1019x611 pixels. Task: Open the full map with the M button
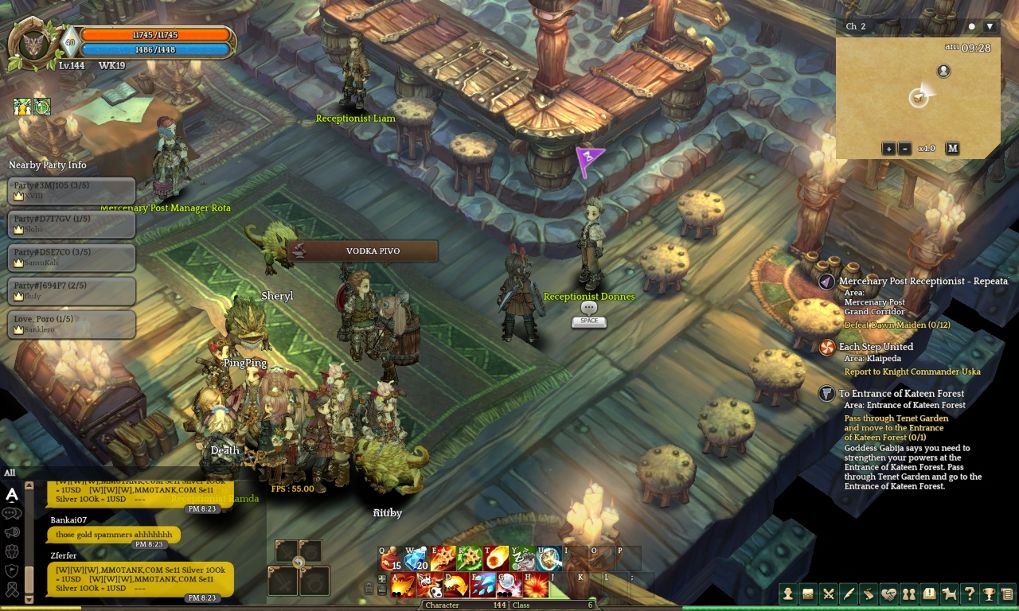click(952, 149)
